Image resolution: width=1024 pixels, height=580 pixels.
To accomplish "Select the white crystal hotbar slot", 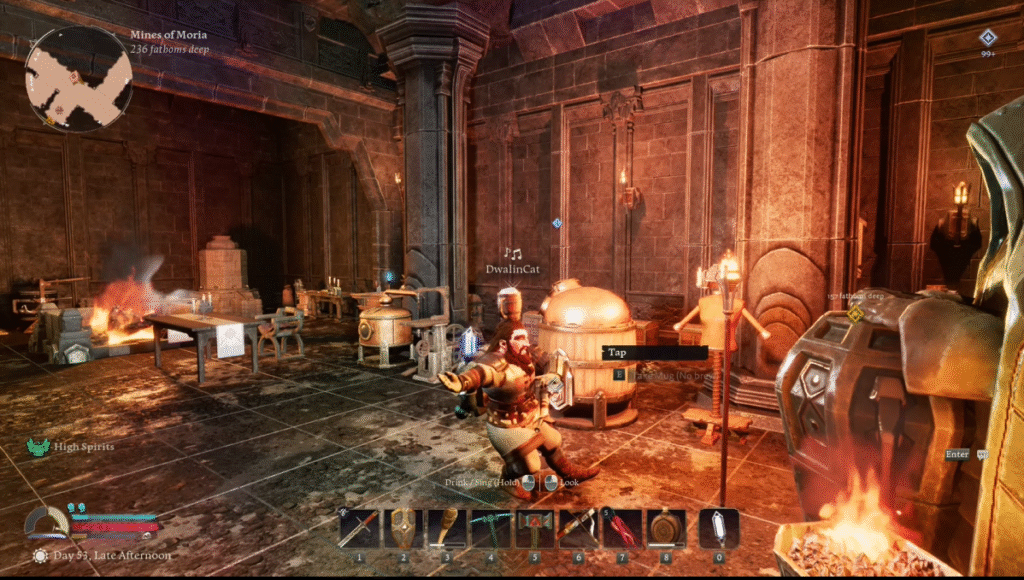I will point(719,528).
